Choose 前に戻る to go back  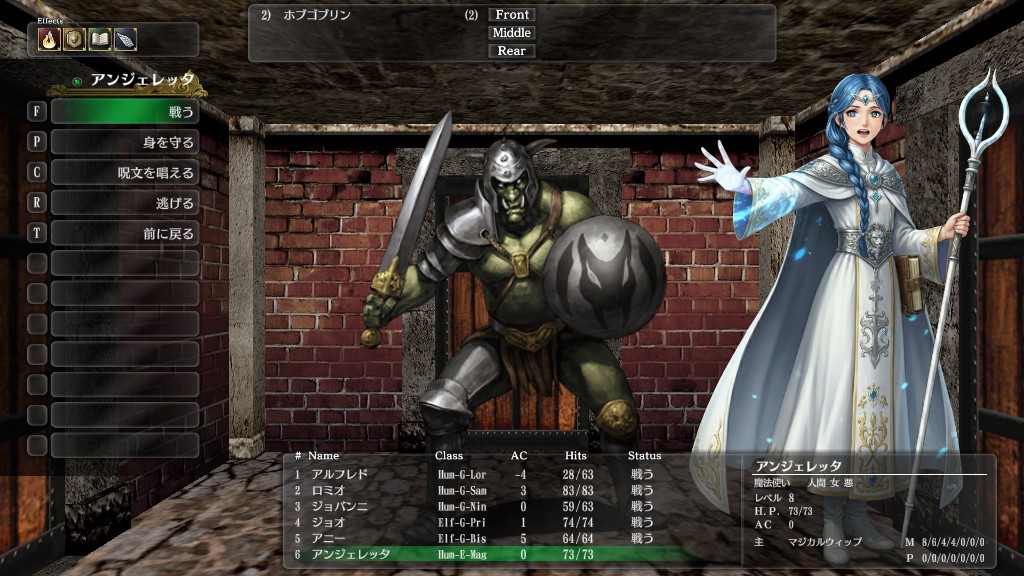[124, 234]
